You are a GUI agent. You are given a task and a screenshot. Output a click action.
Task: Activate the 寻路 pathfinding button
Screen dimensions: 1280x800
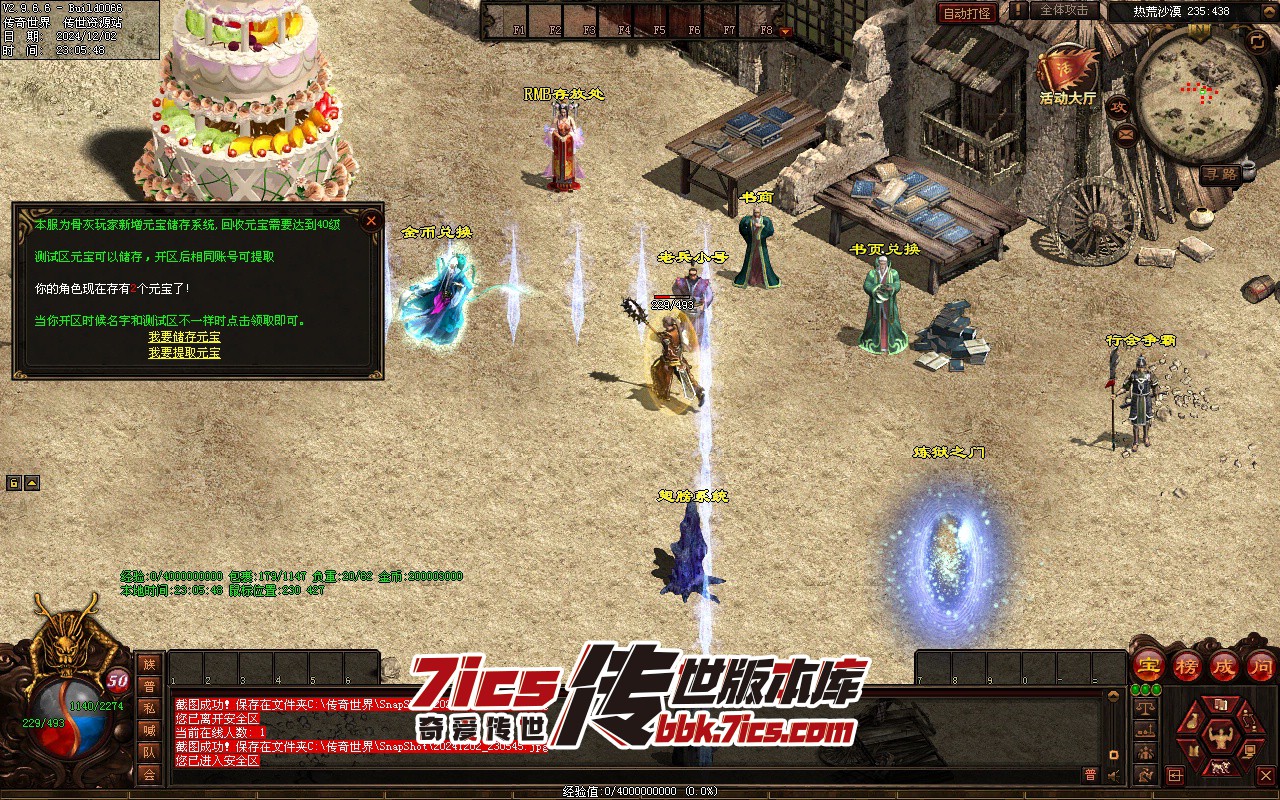tap(1219, 173)
